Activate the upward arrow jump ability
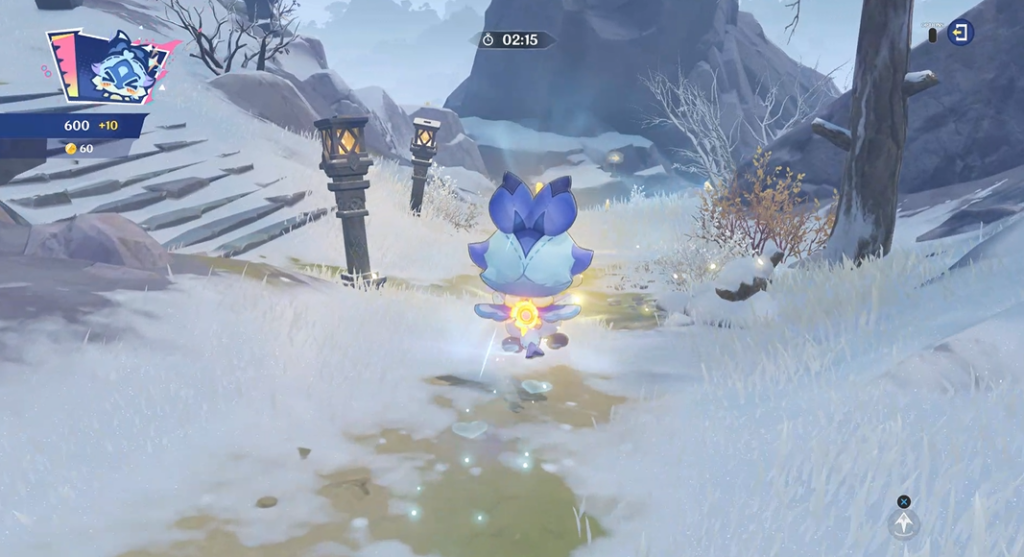1024x557 pixels. click(904, 524)
